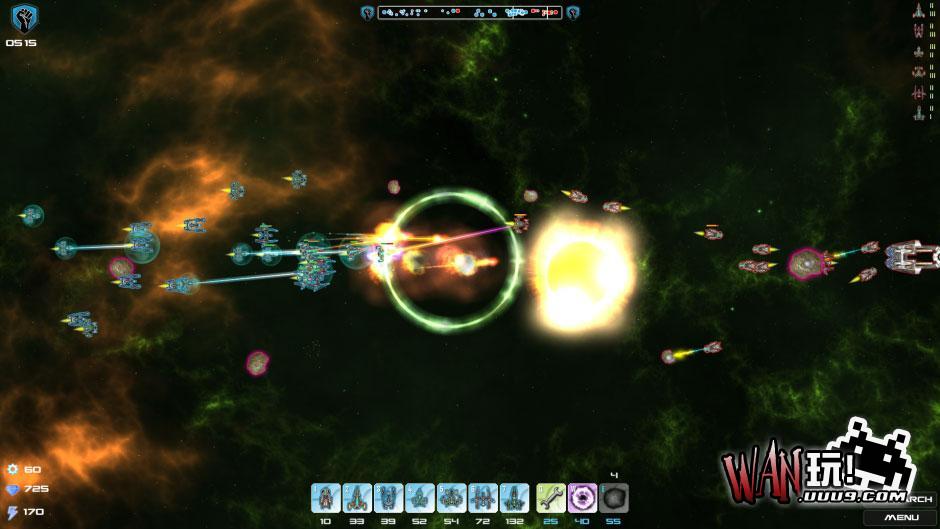Select the ship slot costing 33

[357, 497]
